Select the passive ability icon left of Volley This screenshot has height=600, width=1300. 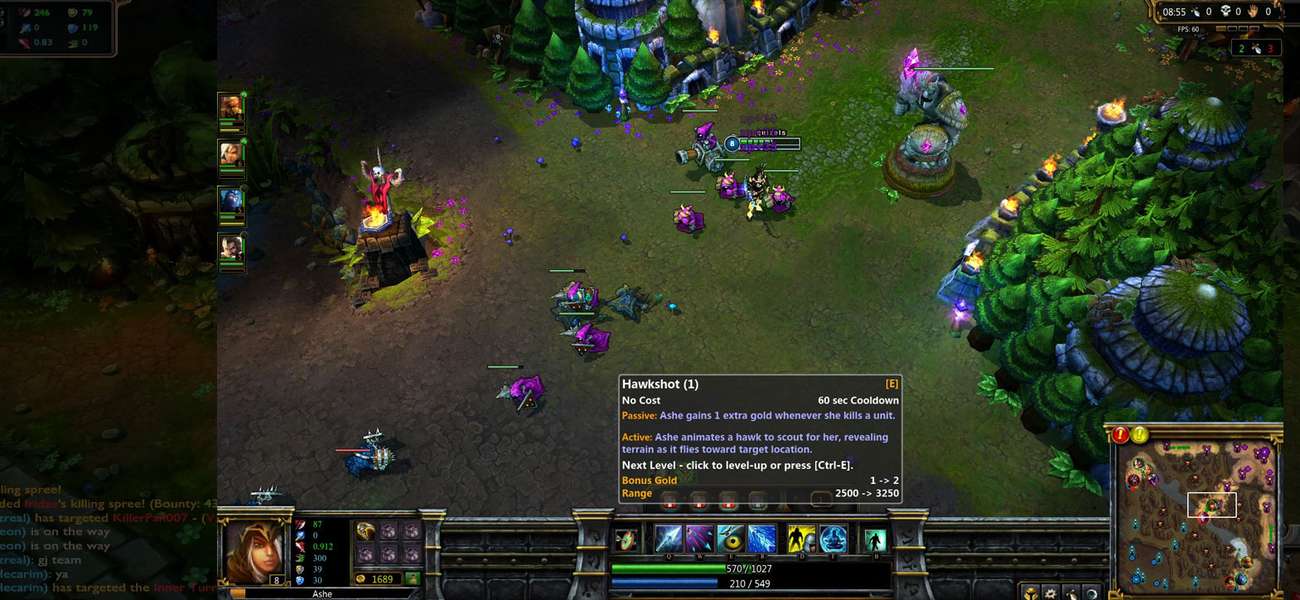click(x=626, y=540)
